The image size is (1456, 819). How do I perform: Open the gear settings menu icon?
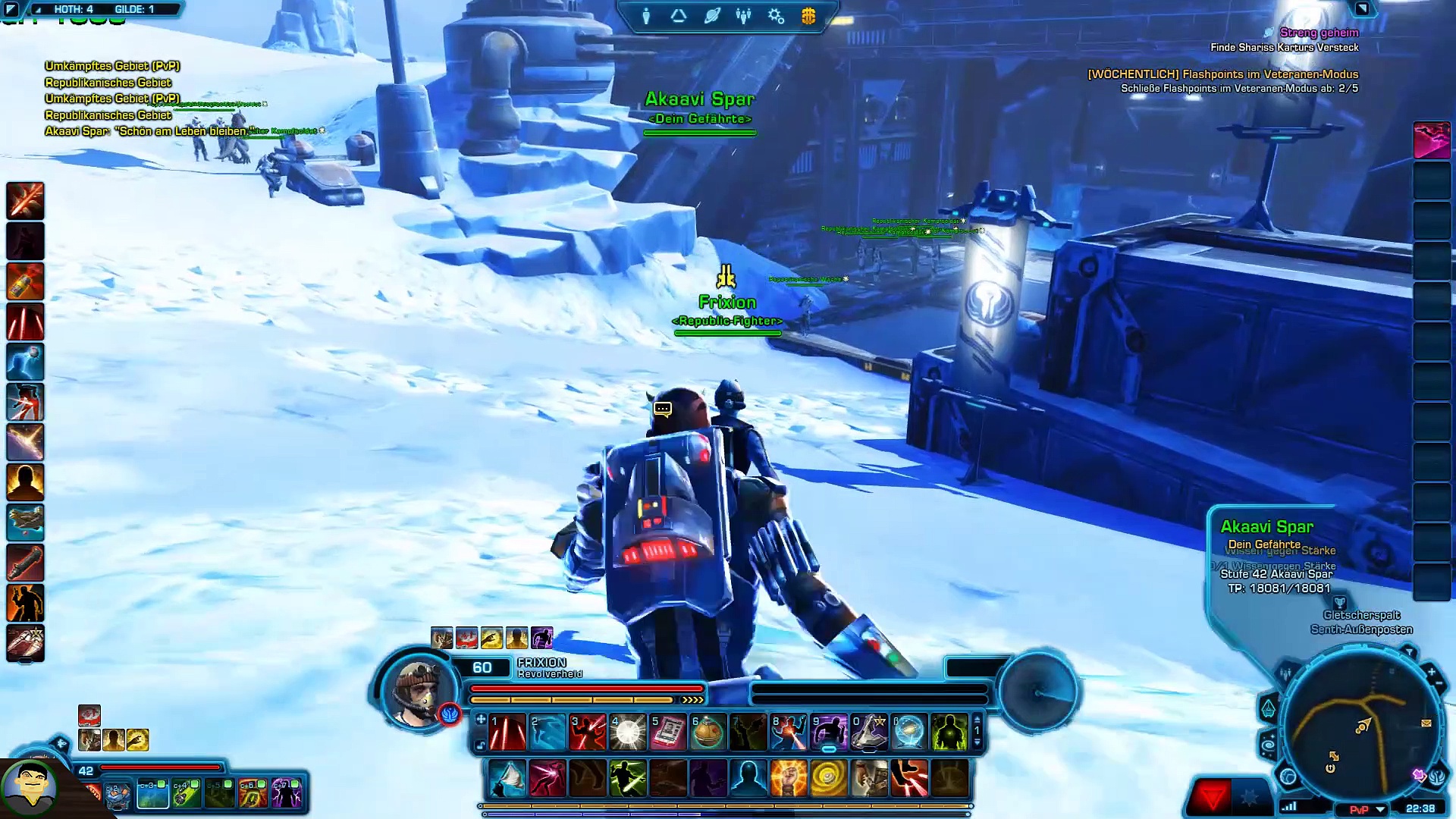click(776, 16)
